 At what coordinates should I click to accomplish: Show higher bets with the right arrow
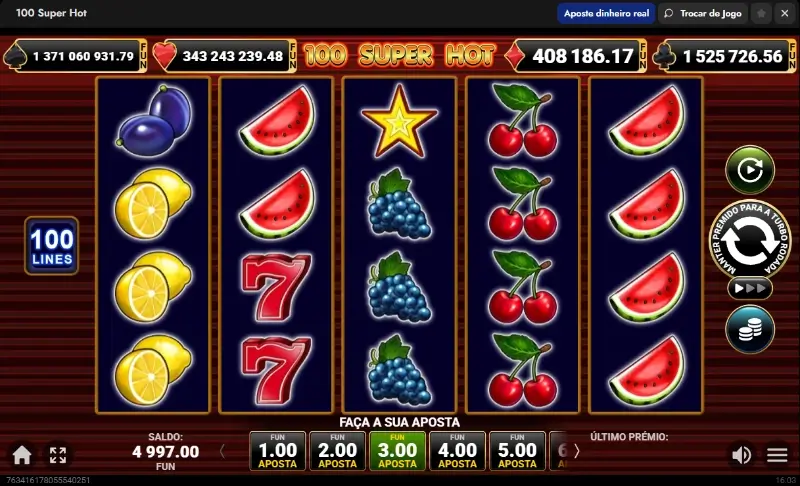(576, 452)
